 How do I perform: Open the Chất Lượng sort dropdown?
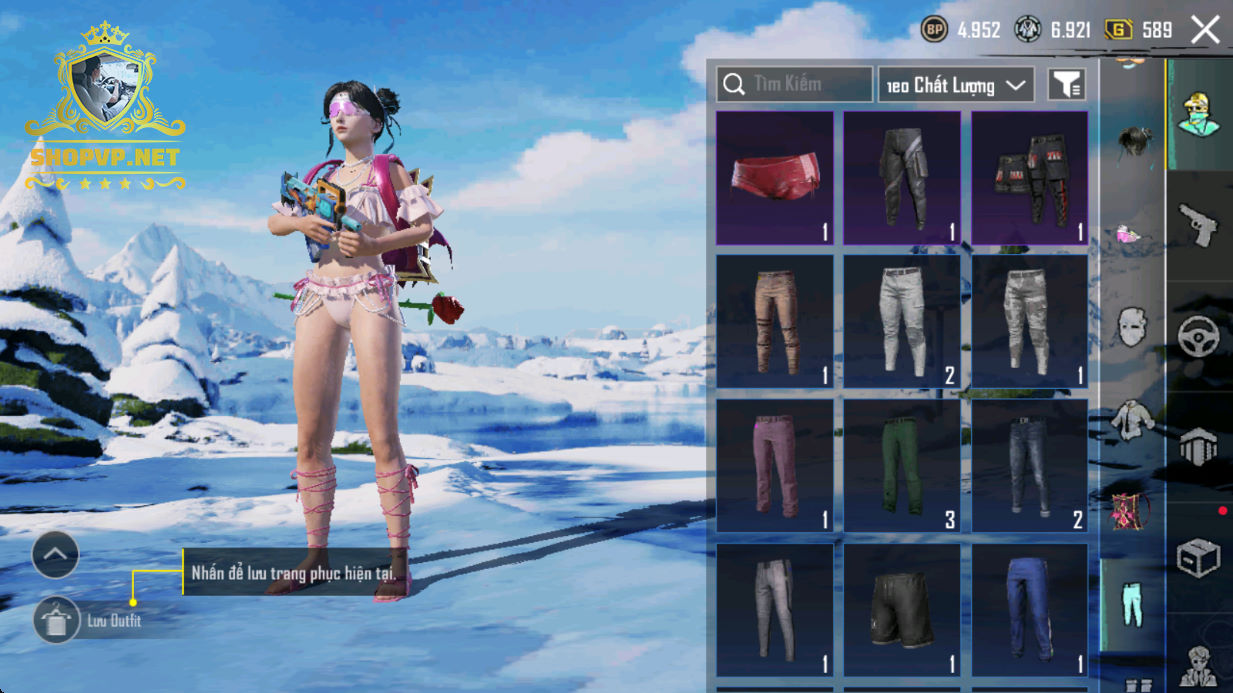pos(956,85)
